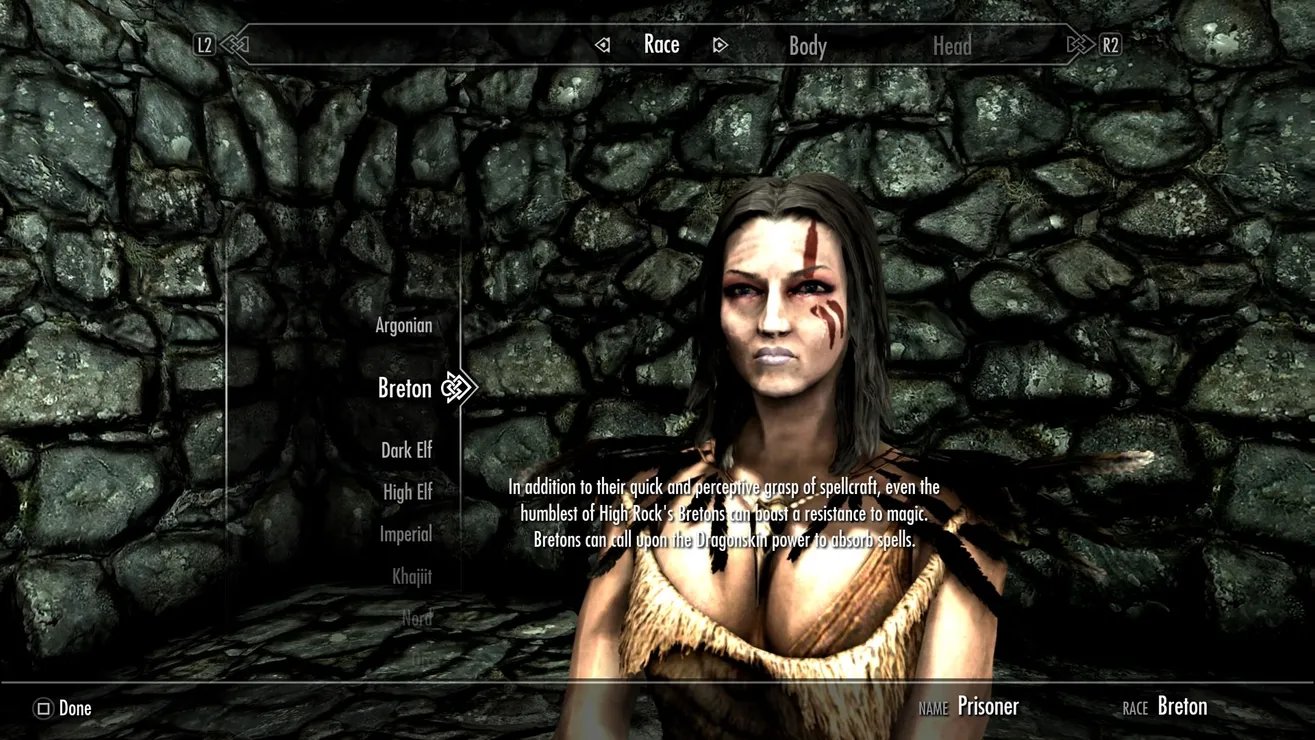Select High Elf from the list
Viewport: 1315px width, 740px height.
coord(407,493)
